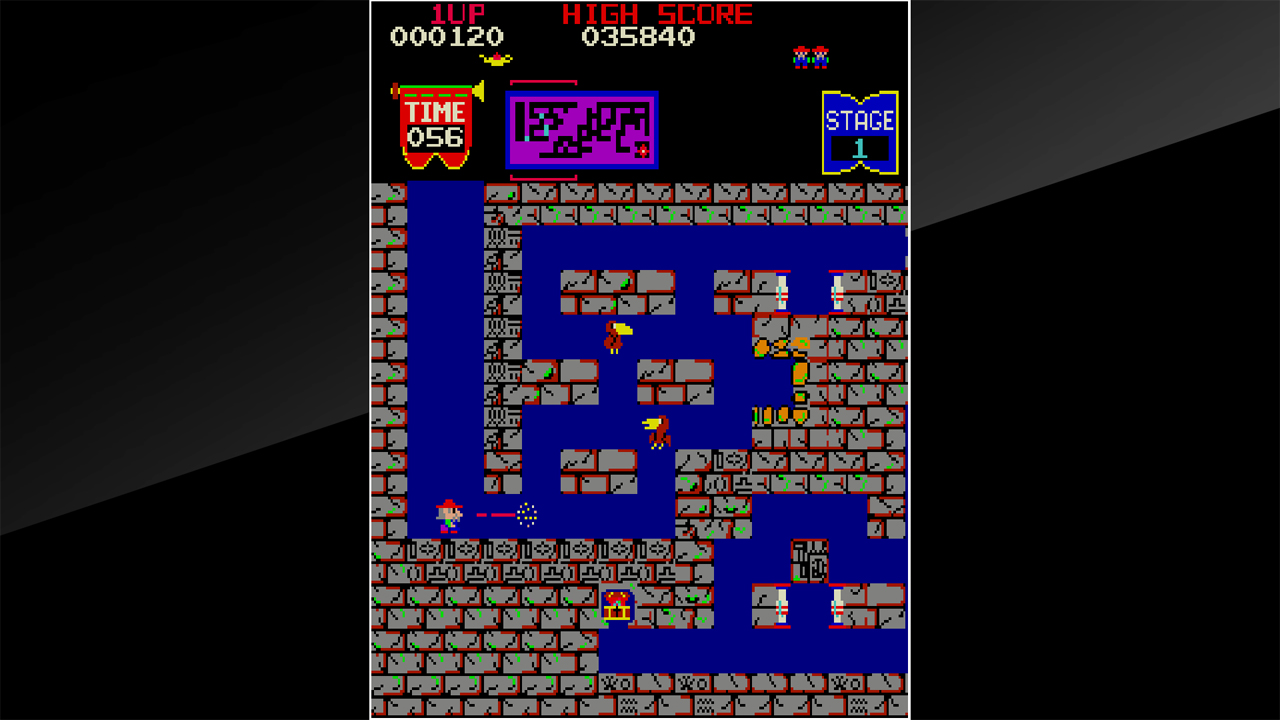The image size is (1280, 720).
Task: Click the wizard player character firing the spell
Action: (x=448, y=515)
